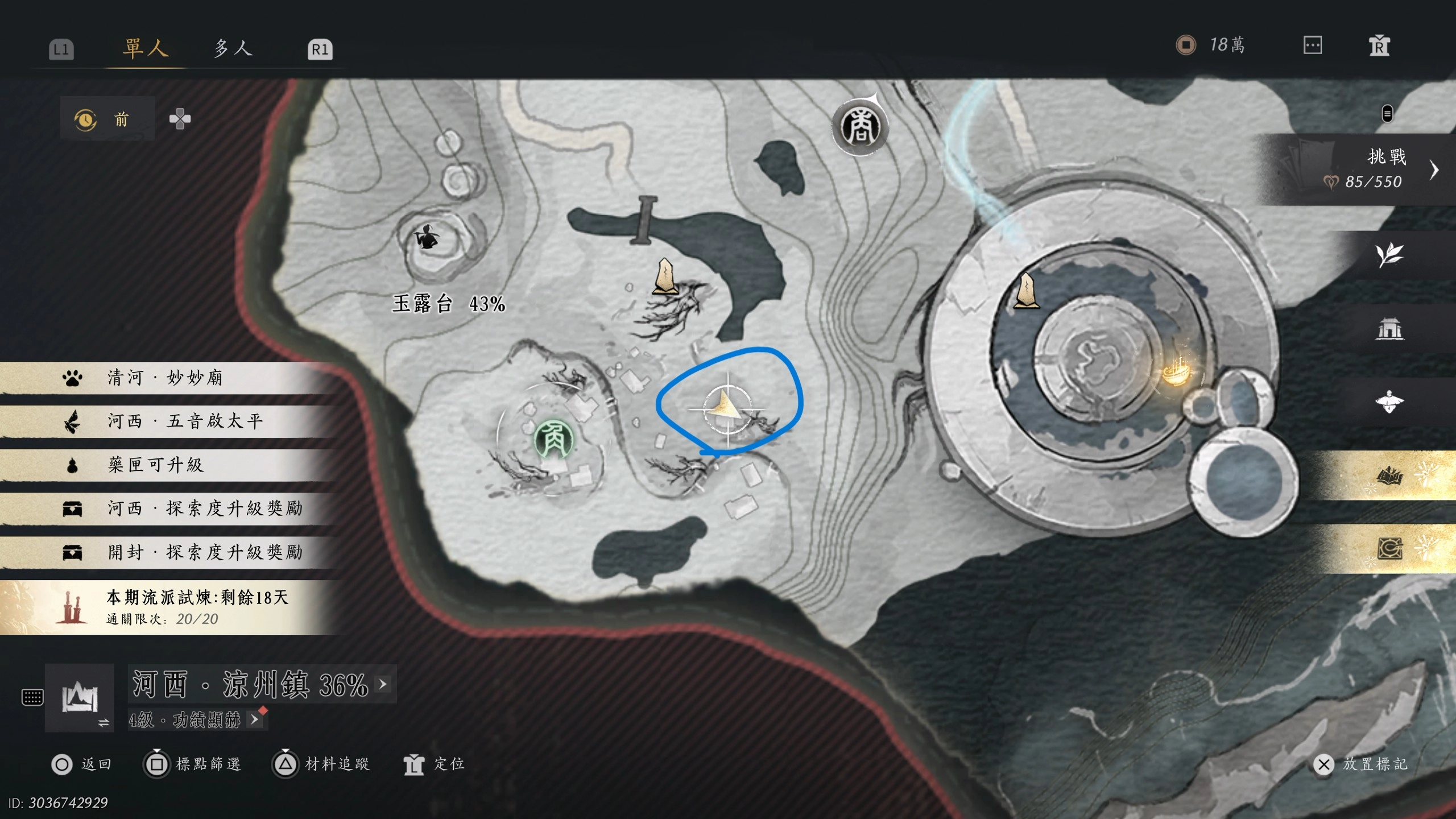The width and height of the screenshot is (1456, 819).
Task: Select the 河西·五音啟太平 quest entry
Action: [x=185, y=421]
